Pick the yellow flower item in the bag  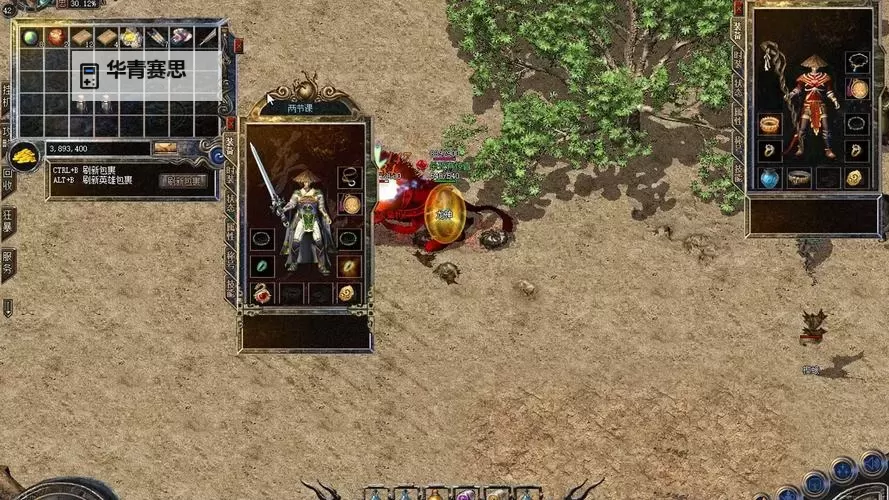[132, 37]
